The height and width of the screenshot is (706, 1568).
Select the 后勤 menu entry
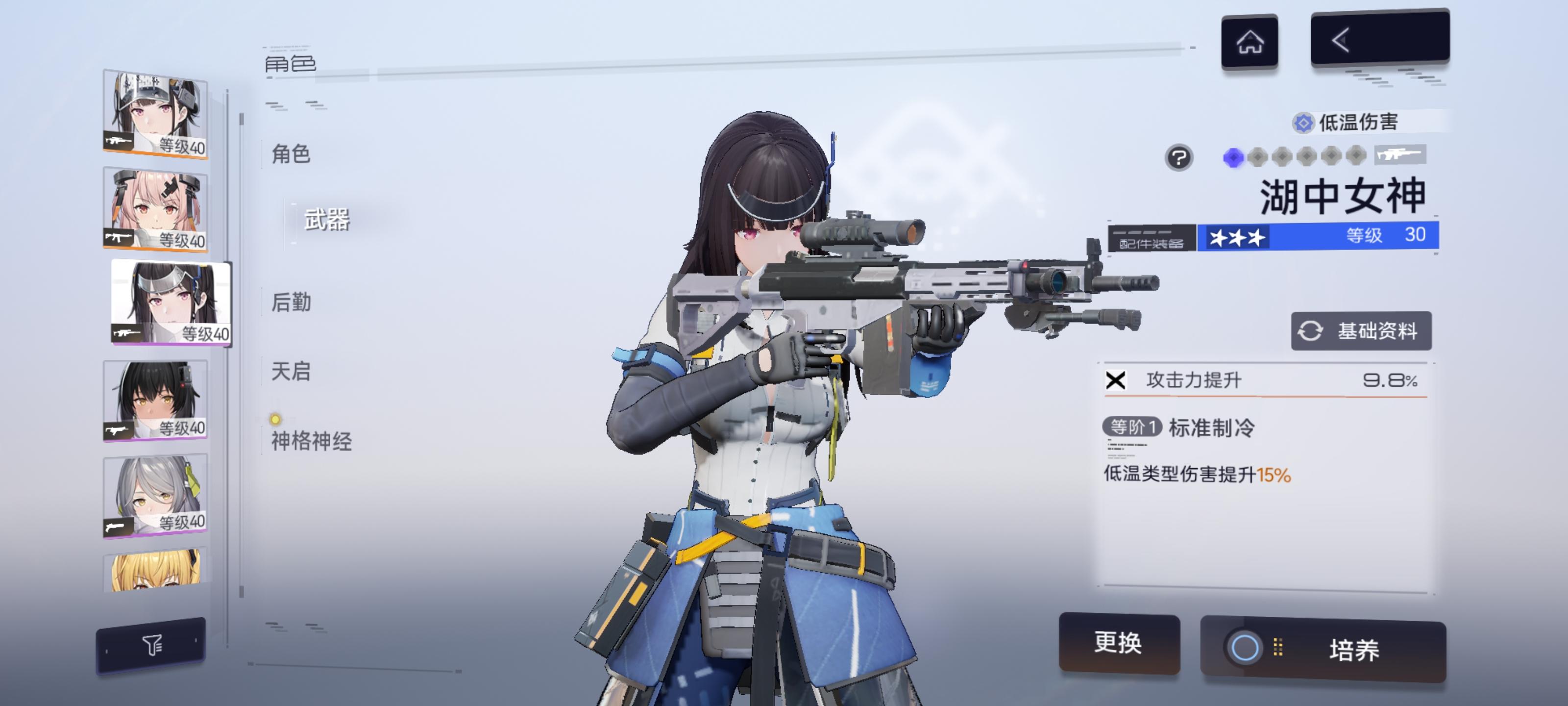tap(292, 303)
